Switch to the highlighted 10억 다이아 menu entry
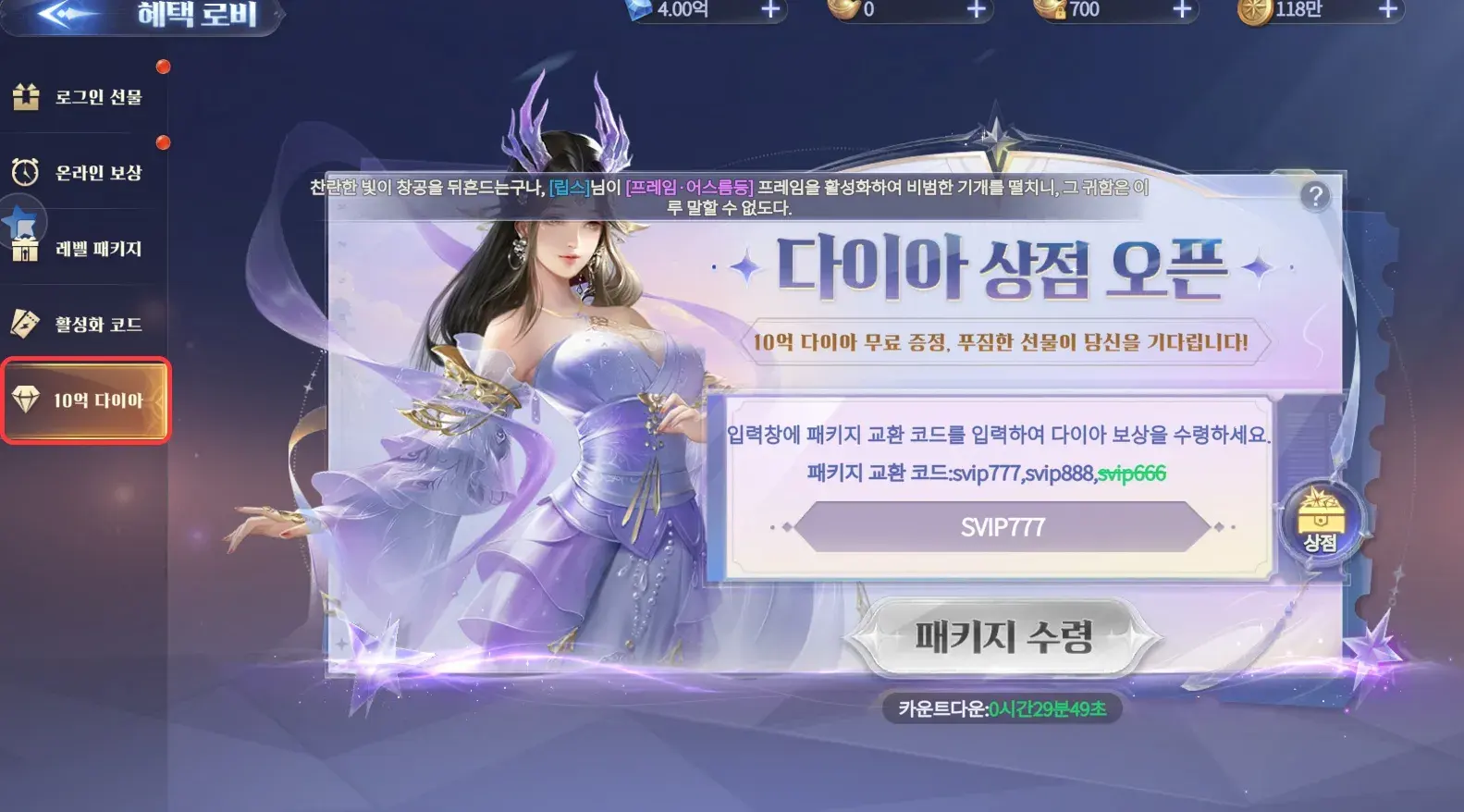This screenshot has width=1464, height=812. (86, 401)
